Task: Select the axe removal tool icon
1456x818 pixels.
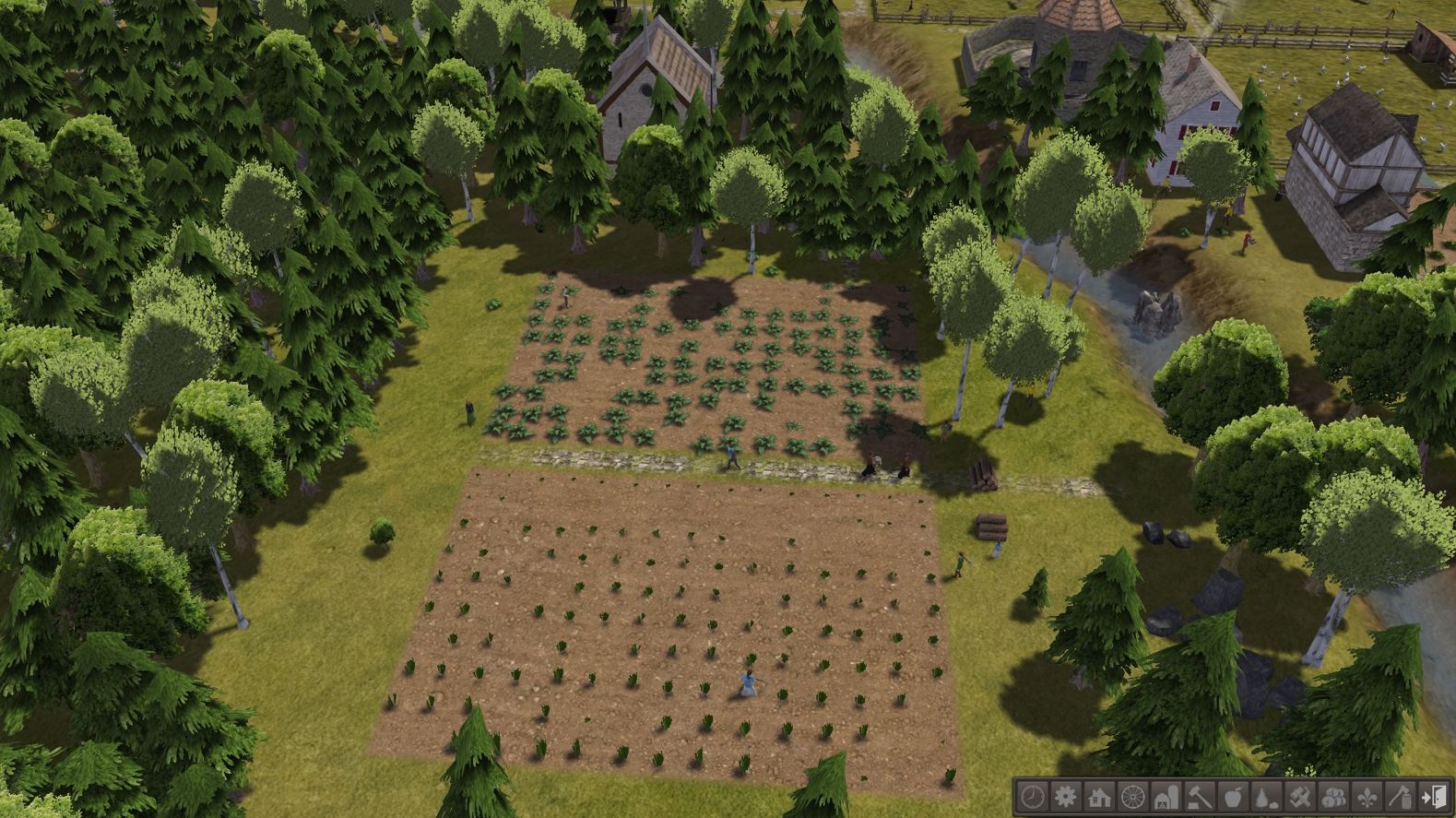Action: click(x=1402, y=799)
